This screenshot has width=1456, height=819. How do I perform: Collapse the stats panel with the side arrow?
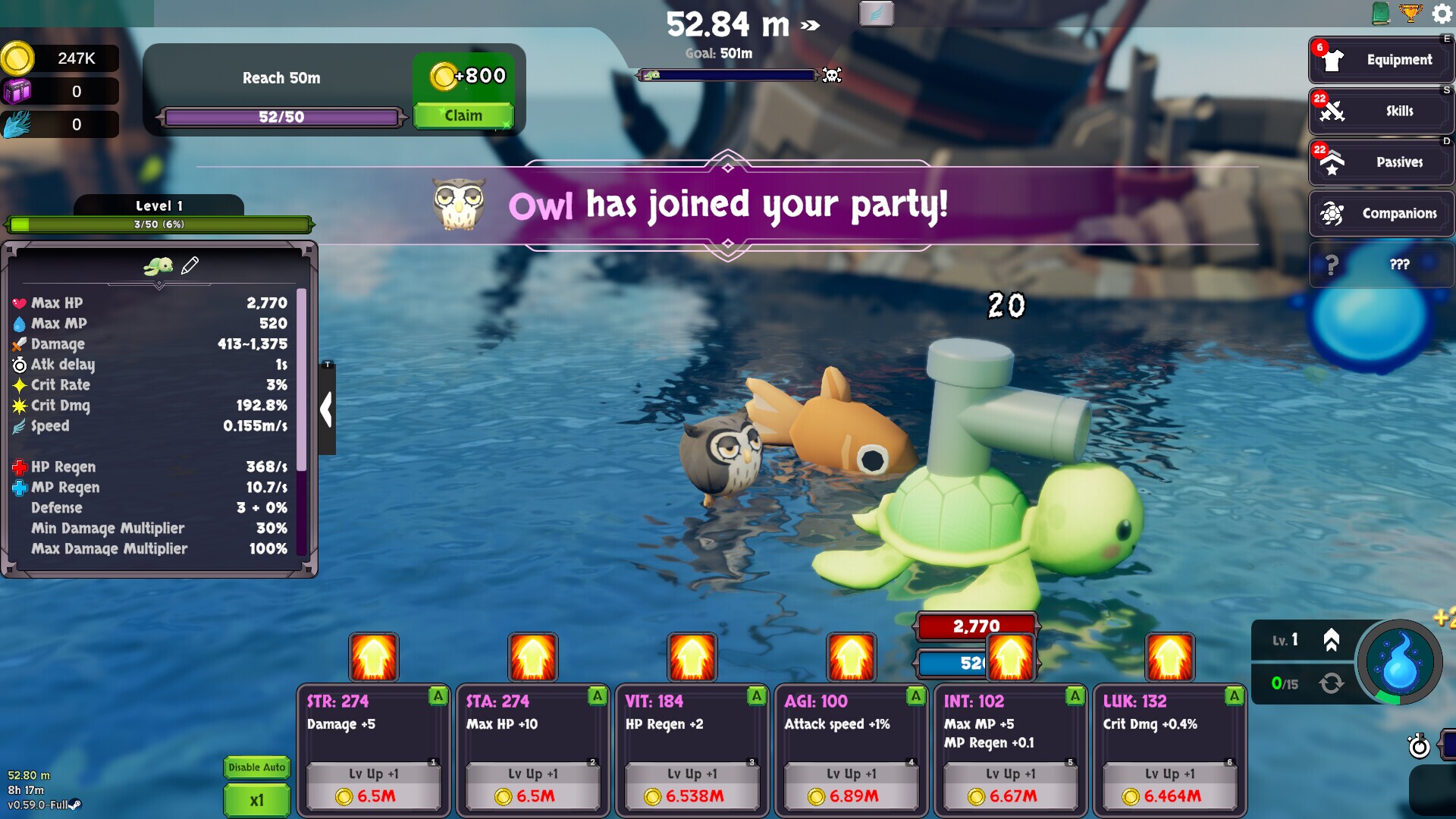pyautogui.click(x=327, y=409)
